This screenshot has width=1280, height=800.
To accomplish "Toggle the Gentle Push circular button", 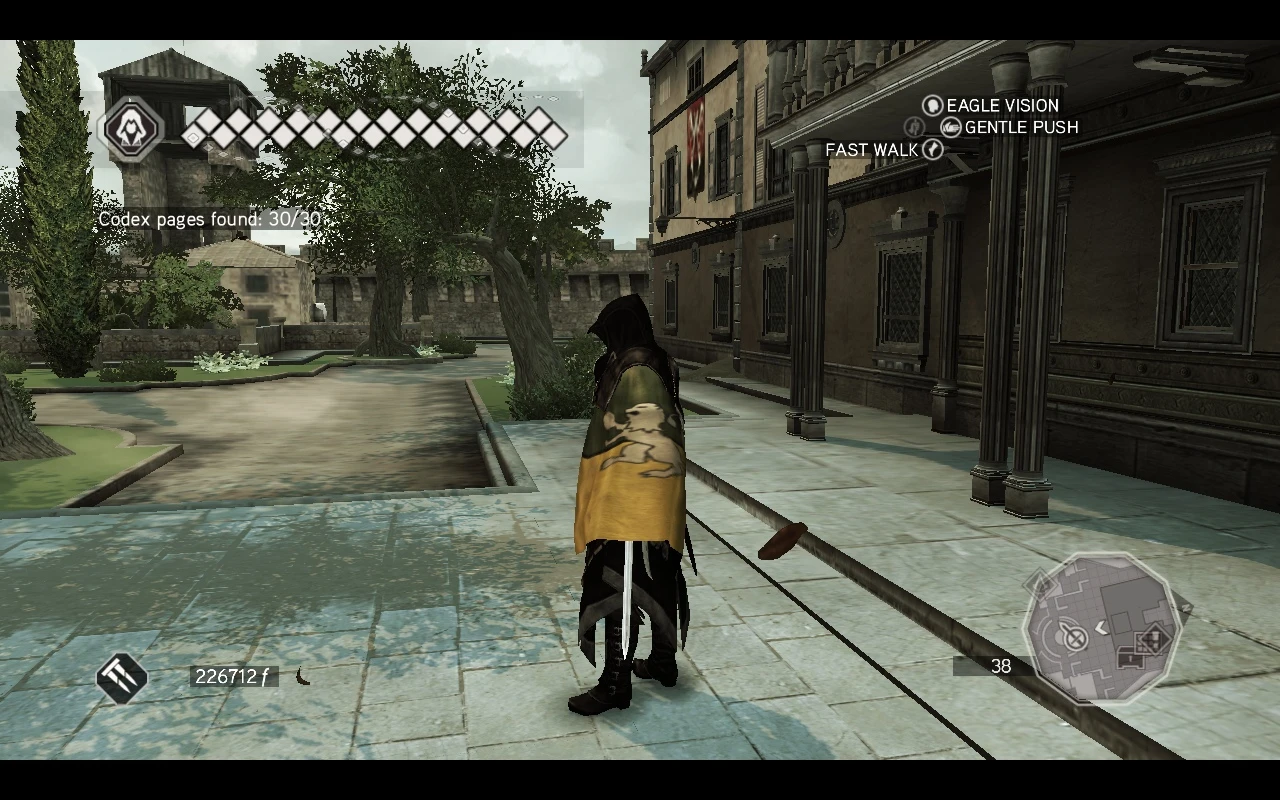I will coord(951,127).
